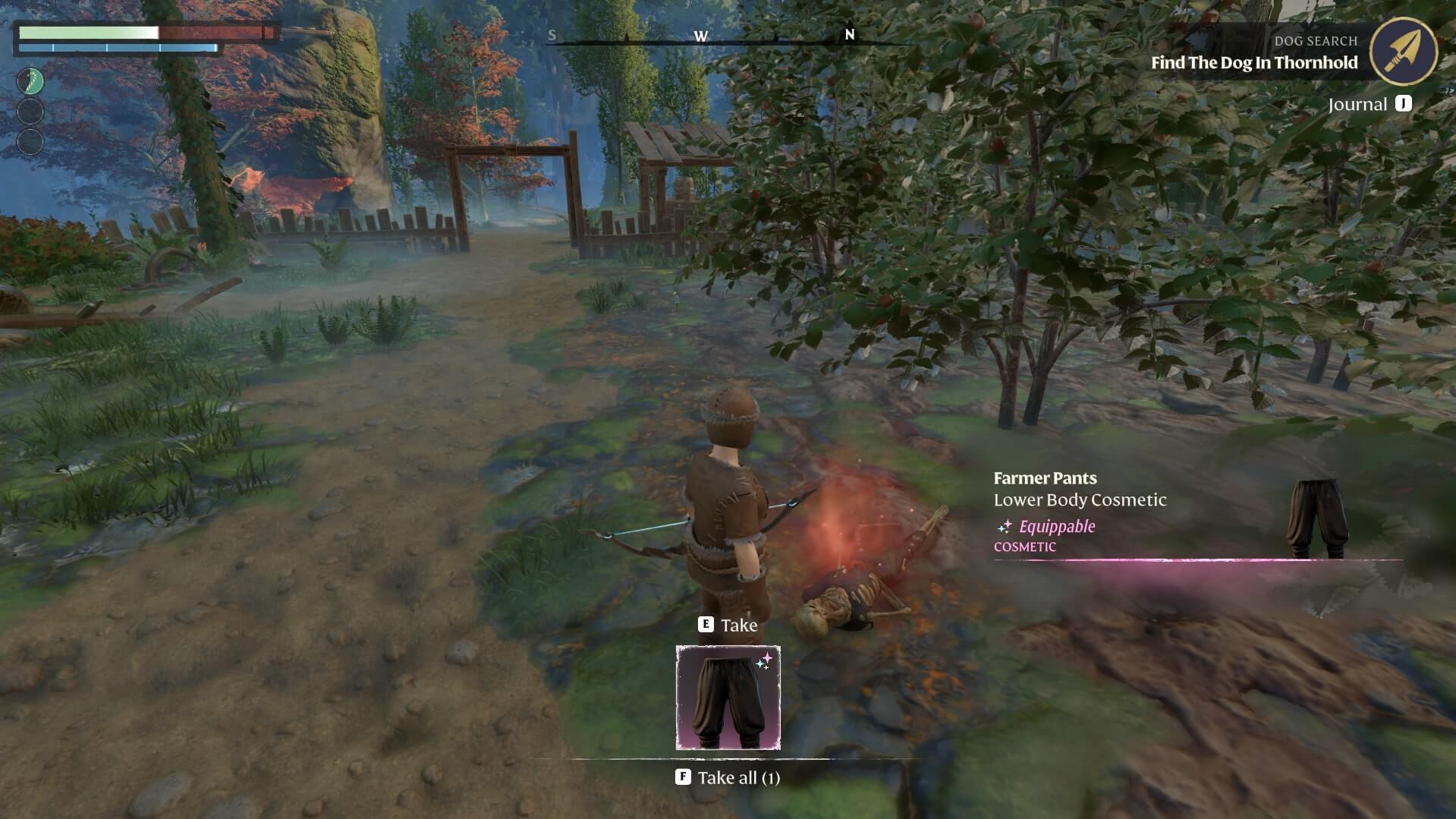Expand the COSMETIC section of the tooltip

click(x=1024, y=546)
